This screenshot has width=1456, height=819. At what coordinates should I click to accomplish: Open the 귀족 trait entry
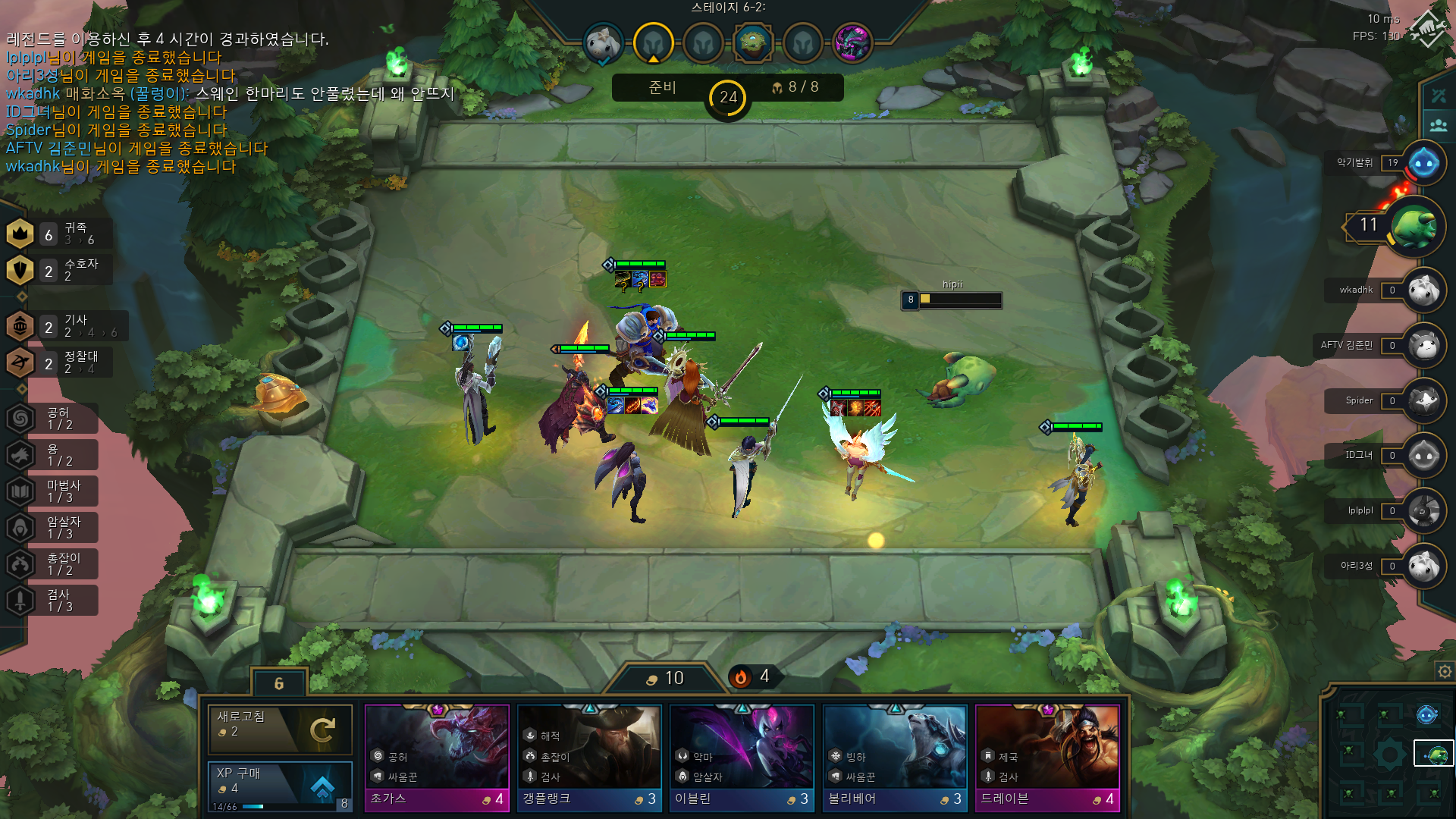point(59,234)
